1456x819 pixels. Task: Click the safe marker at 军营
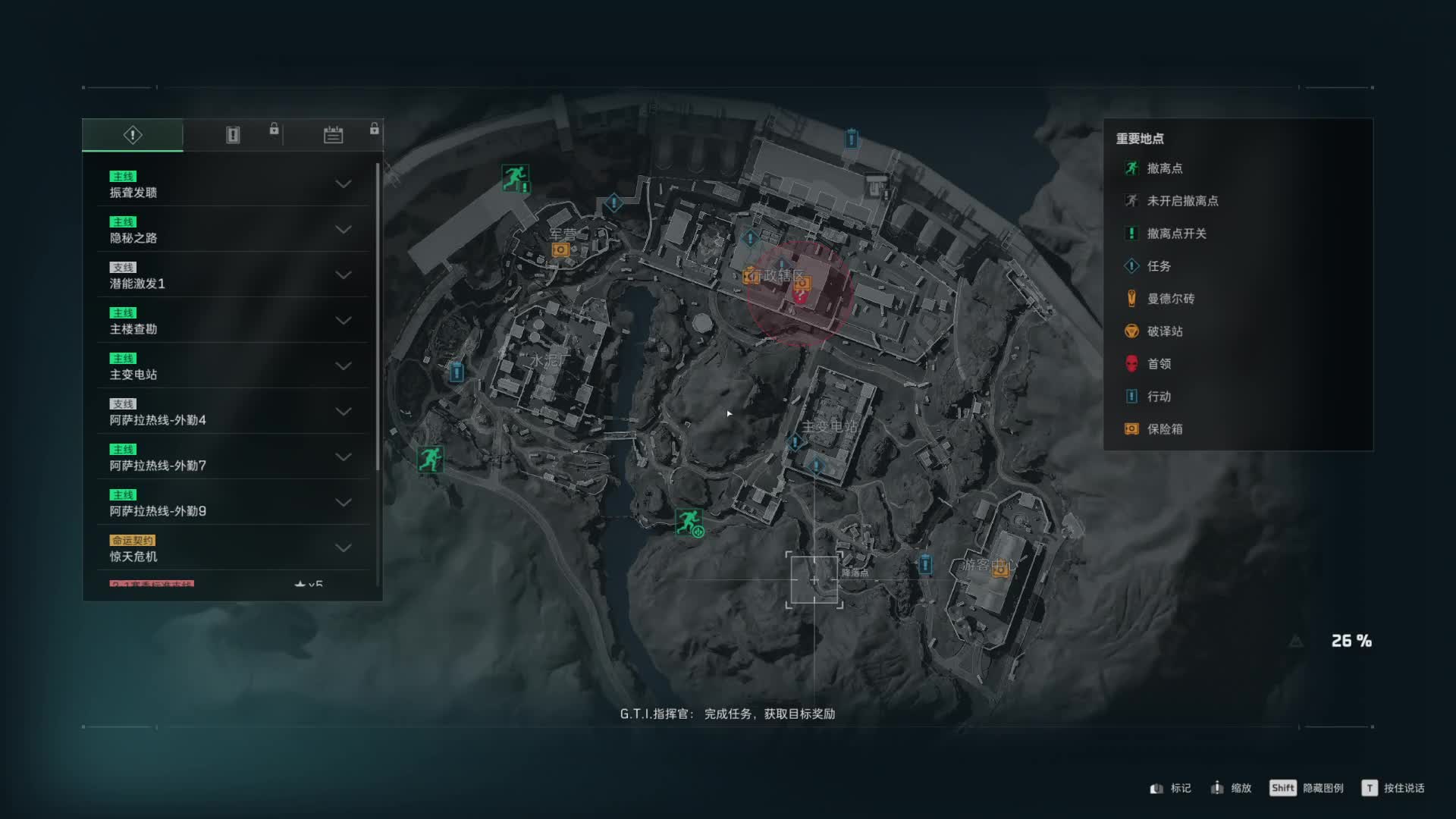[x=560, y=249]
